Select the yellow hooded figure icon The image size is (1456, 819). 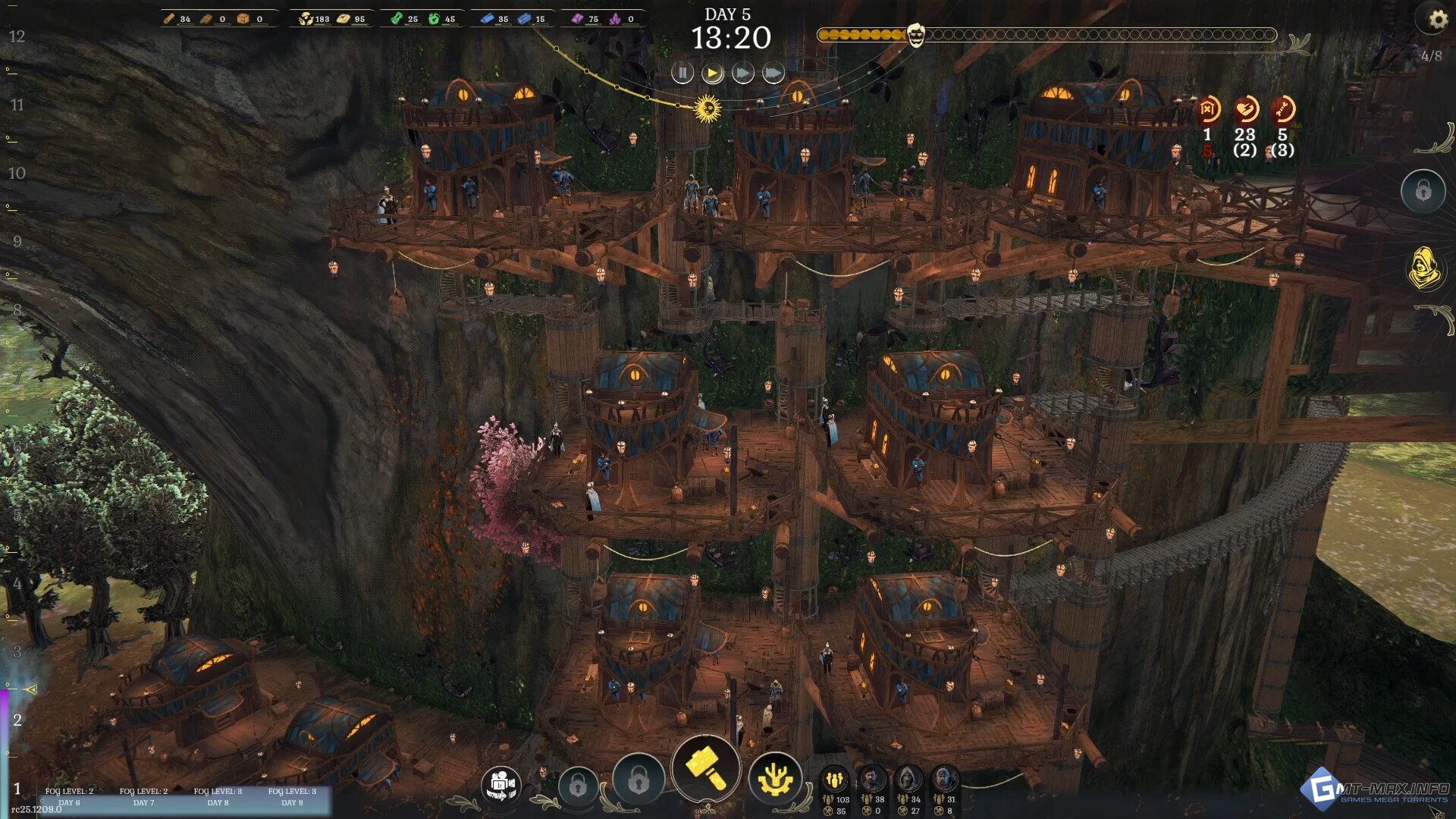(x=1423, y=267)
